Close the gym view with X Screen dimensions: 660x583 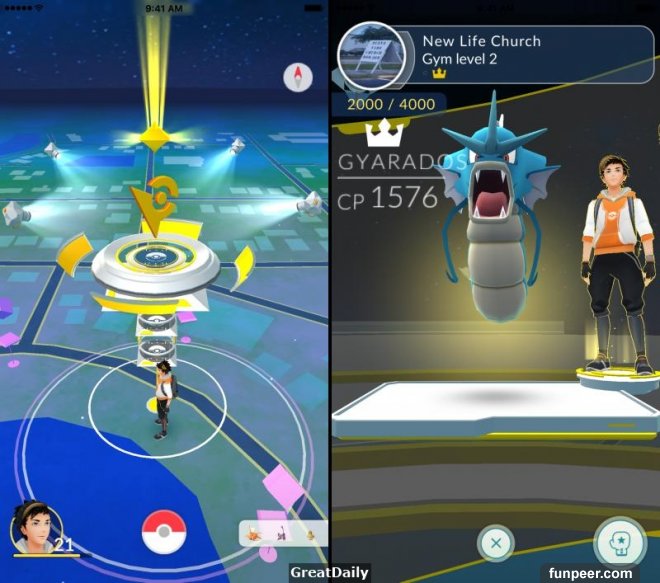point(496,544)
